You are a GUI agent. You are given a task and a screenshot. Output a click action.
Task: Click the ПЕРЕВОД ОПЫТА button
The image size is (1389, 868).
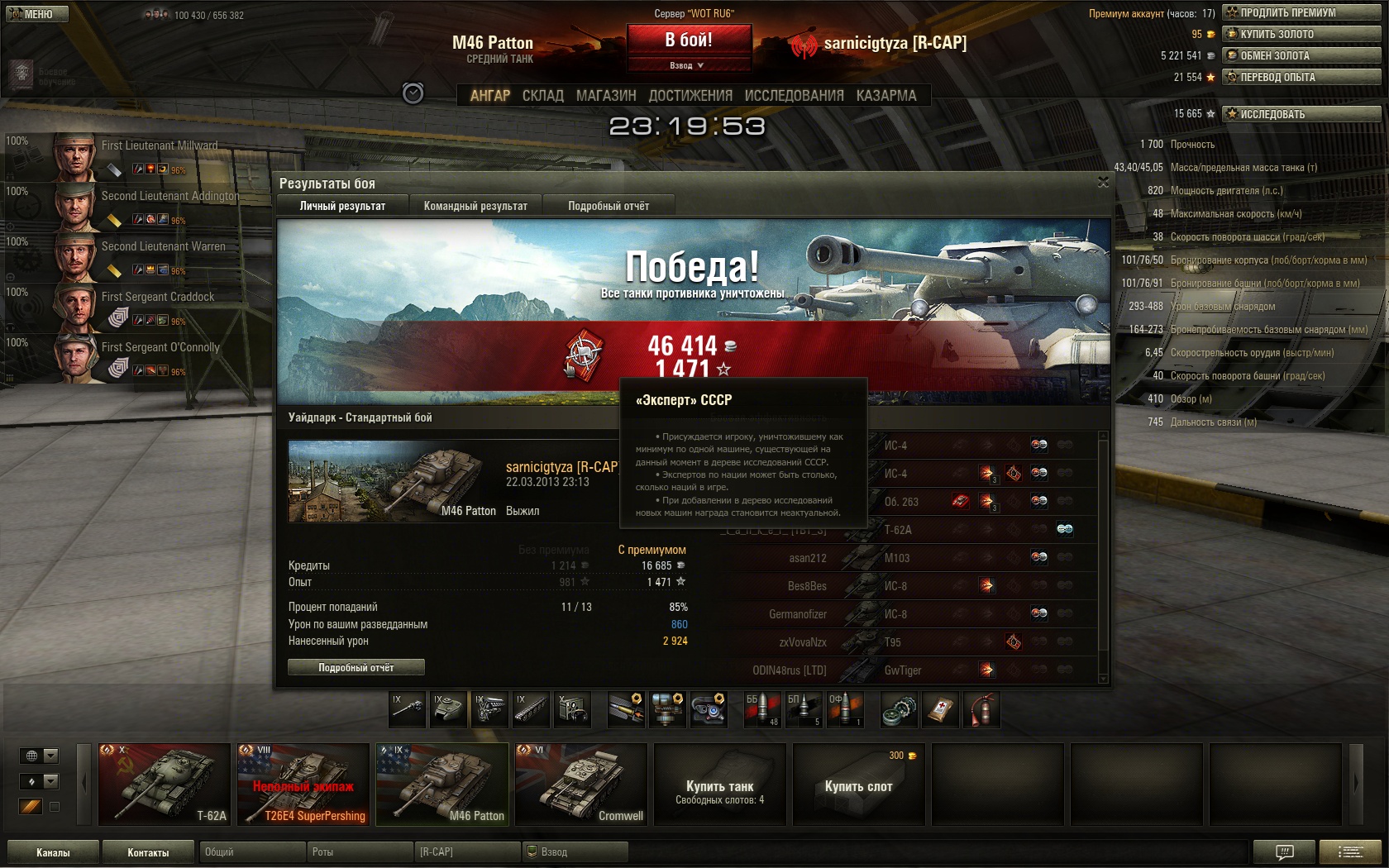coord(1301,77)
